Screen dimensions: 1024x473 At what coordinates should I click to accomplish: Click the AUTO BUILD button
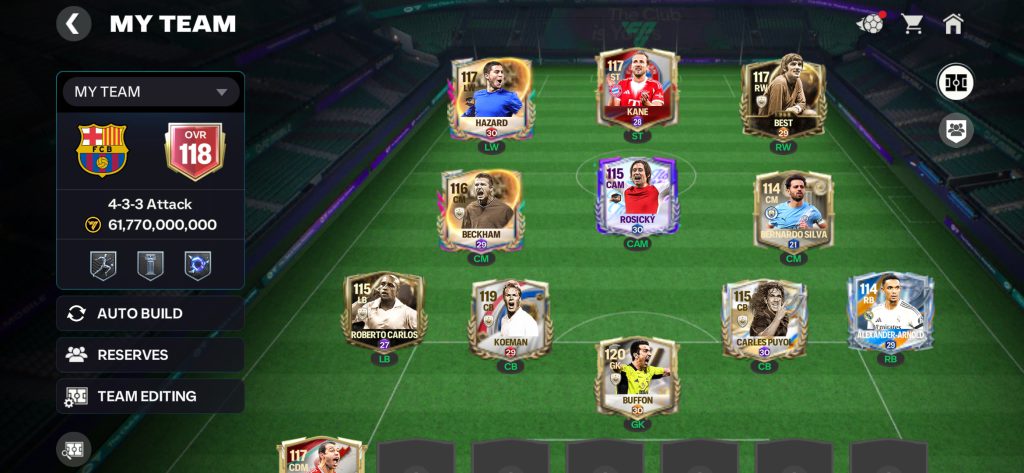151,313
